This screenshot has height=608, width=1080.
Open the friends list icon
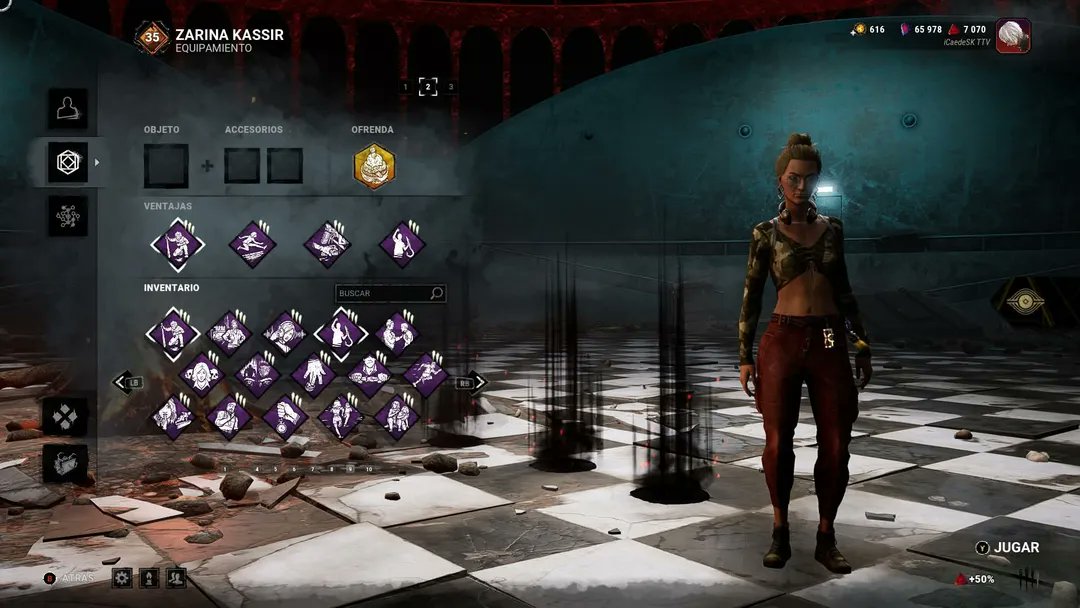[x=176, y=577]
